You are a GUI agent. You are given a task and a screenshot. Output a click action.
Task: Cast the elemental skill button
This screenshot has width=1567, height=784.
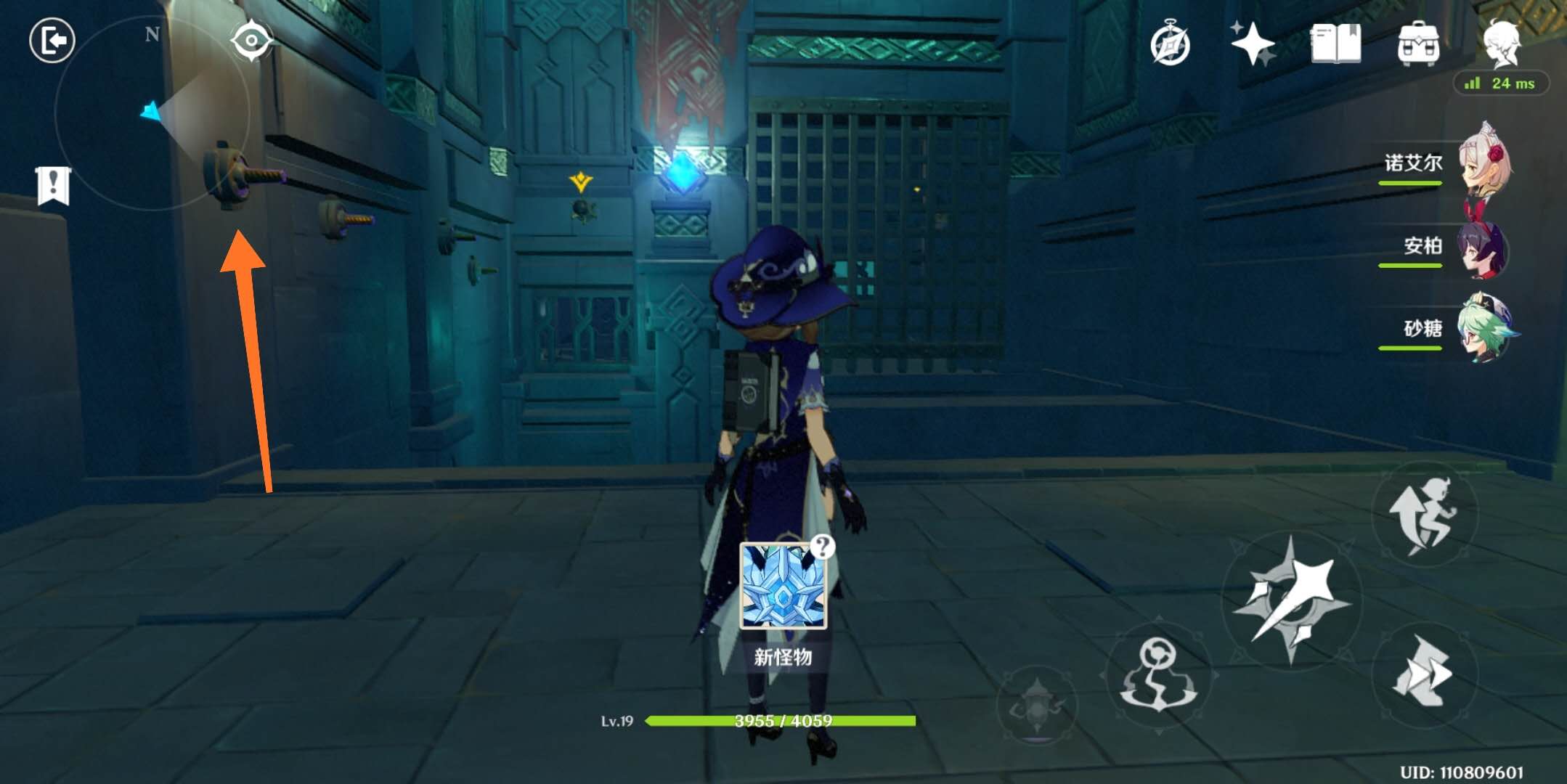pyautogui.click(x=1158, y=675)
